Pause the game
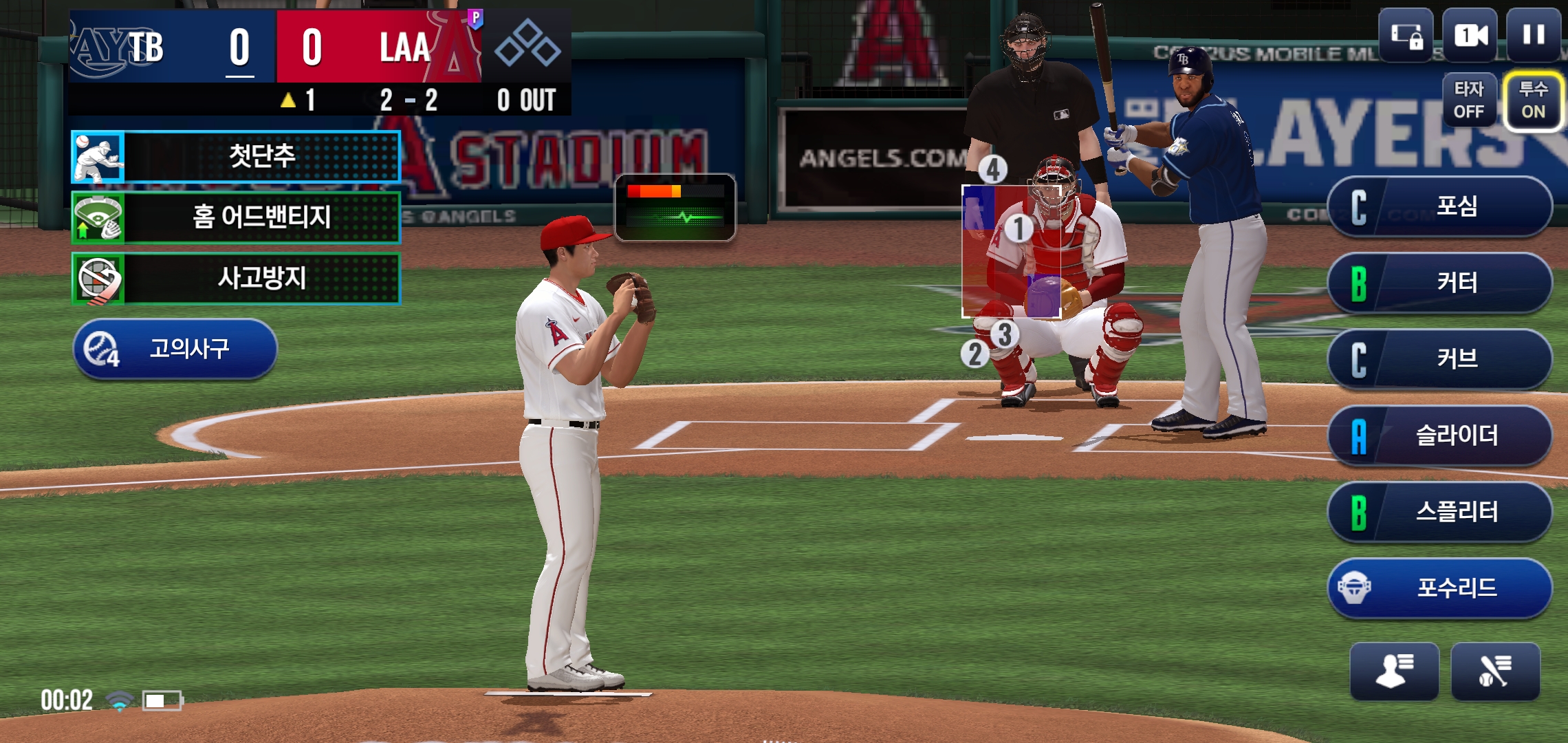The width and height of the screenshot is (1568, 743). coord(1533,35)
